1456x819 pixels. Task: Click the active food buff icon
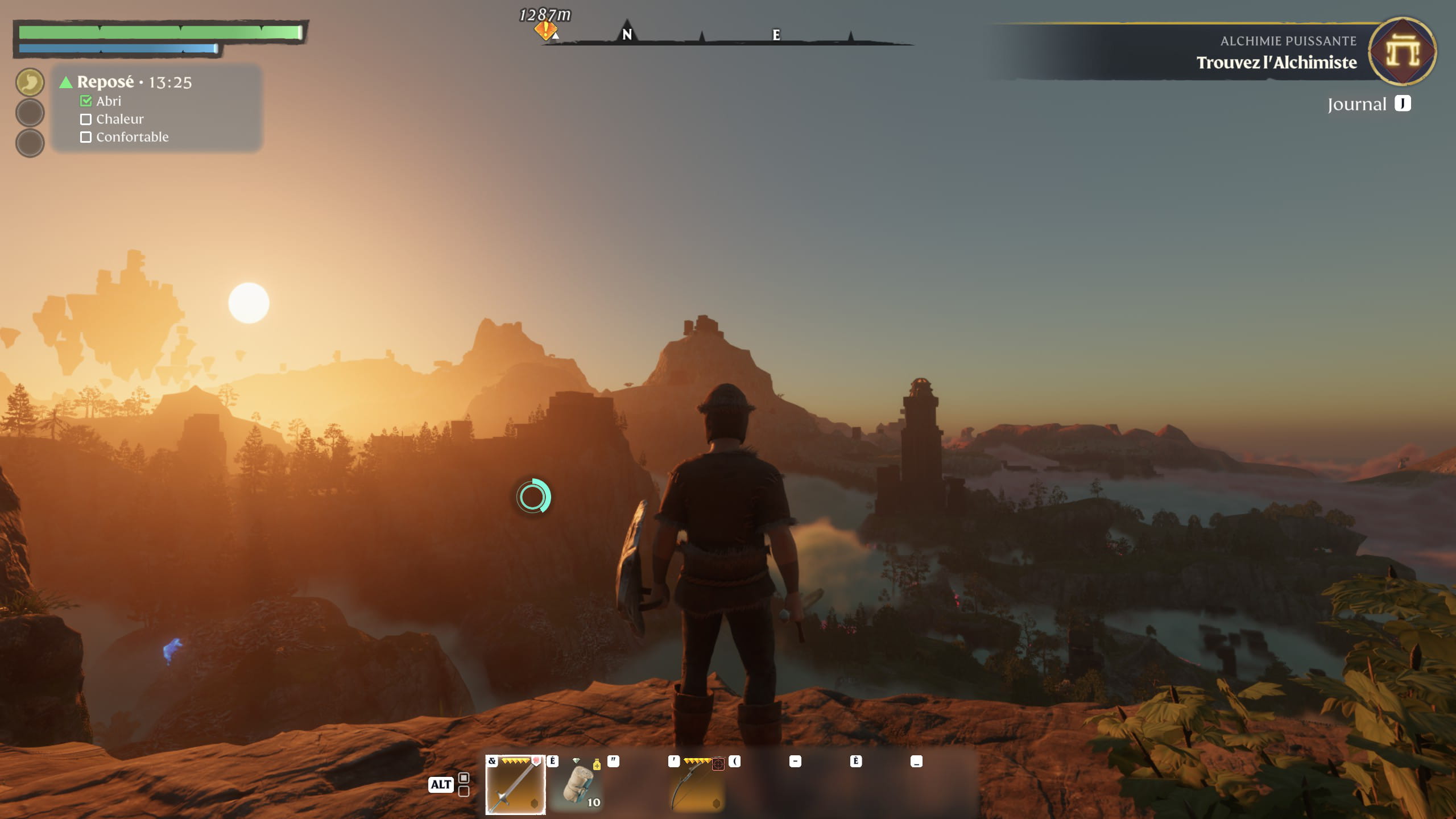click(x=30, y=82)
